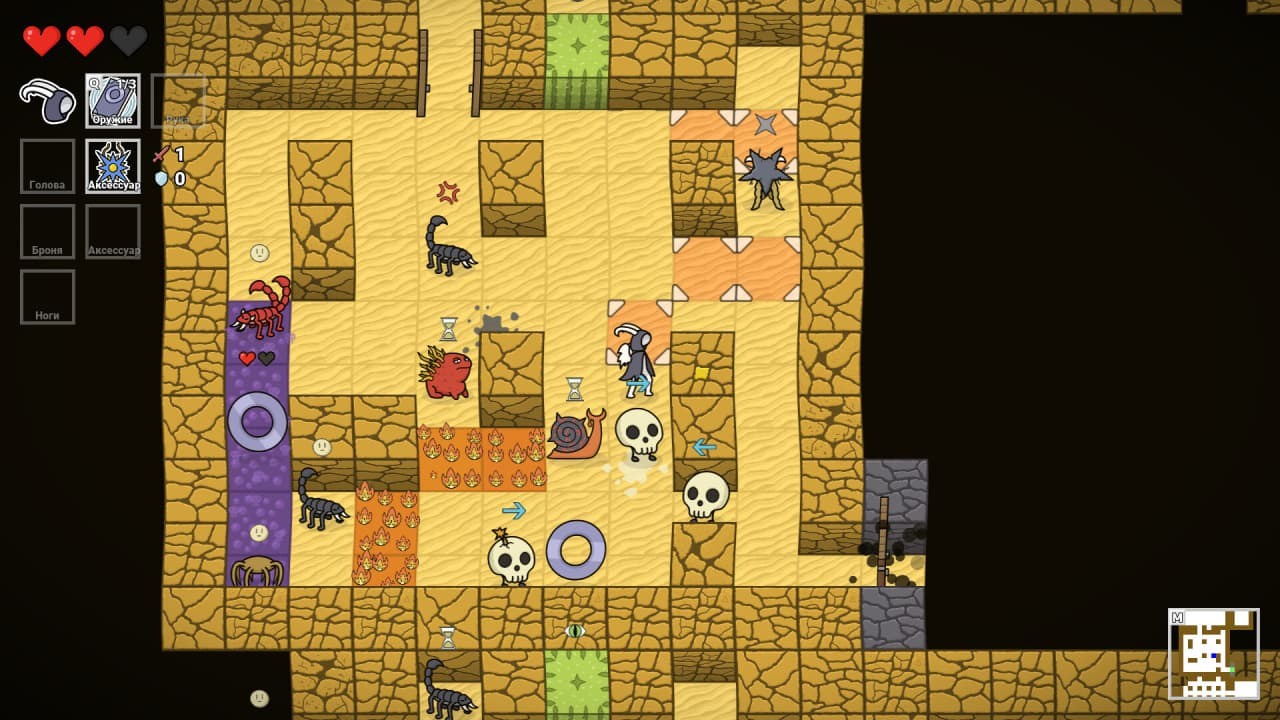Click the grey boomerang item icon
This screenshot has width=1280, height=720.
click(45, 98)
